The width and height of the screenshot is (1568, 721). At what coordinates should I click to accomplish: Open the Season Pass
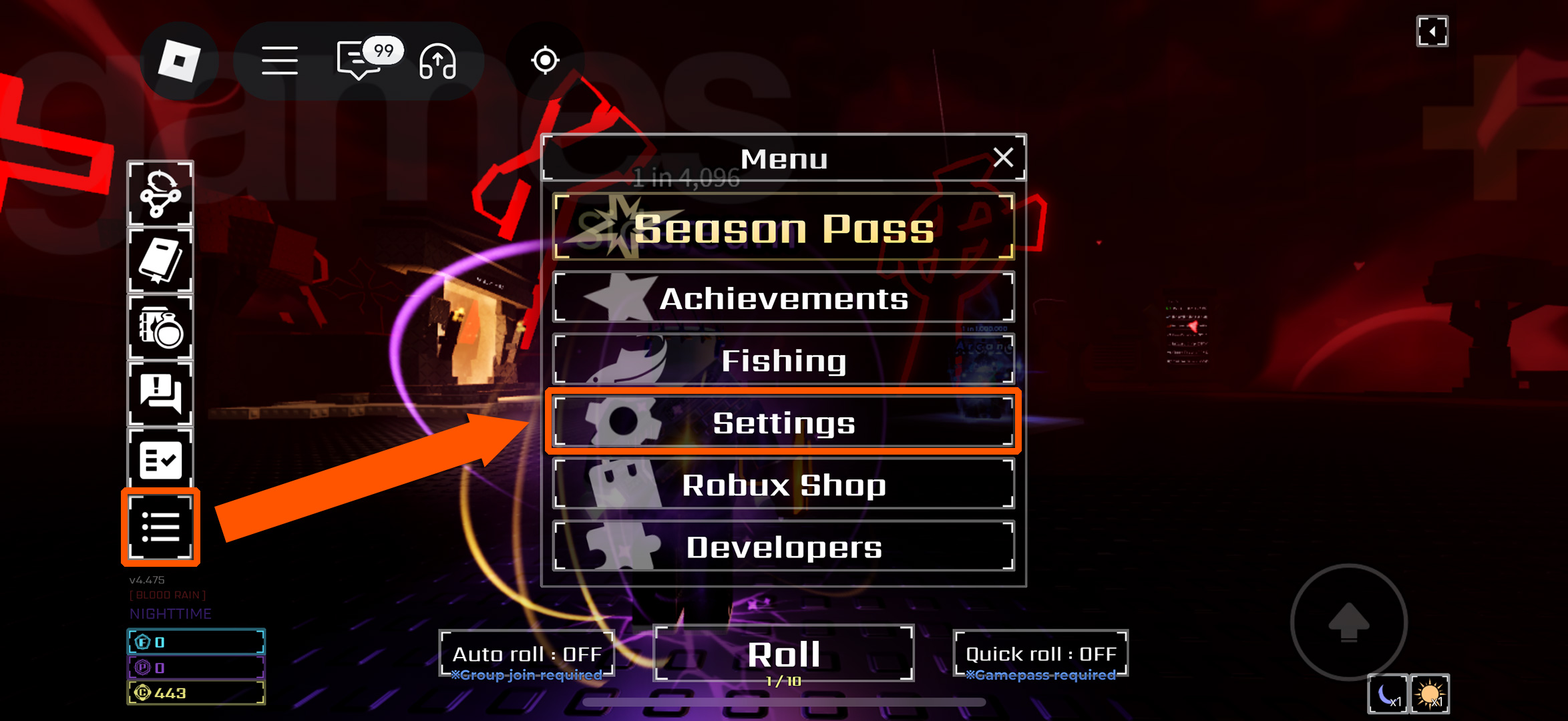(783, 229)
